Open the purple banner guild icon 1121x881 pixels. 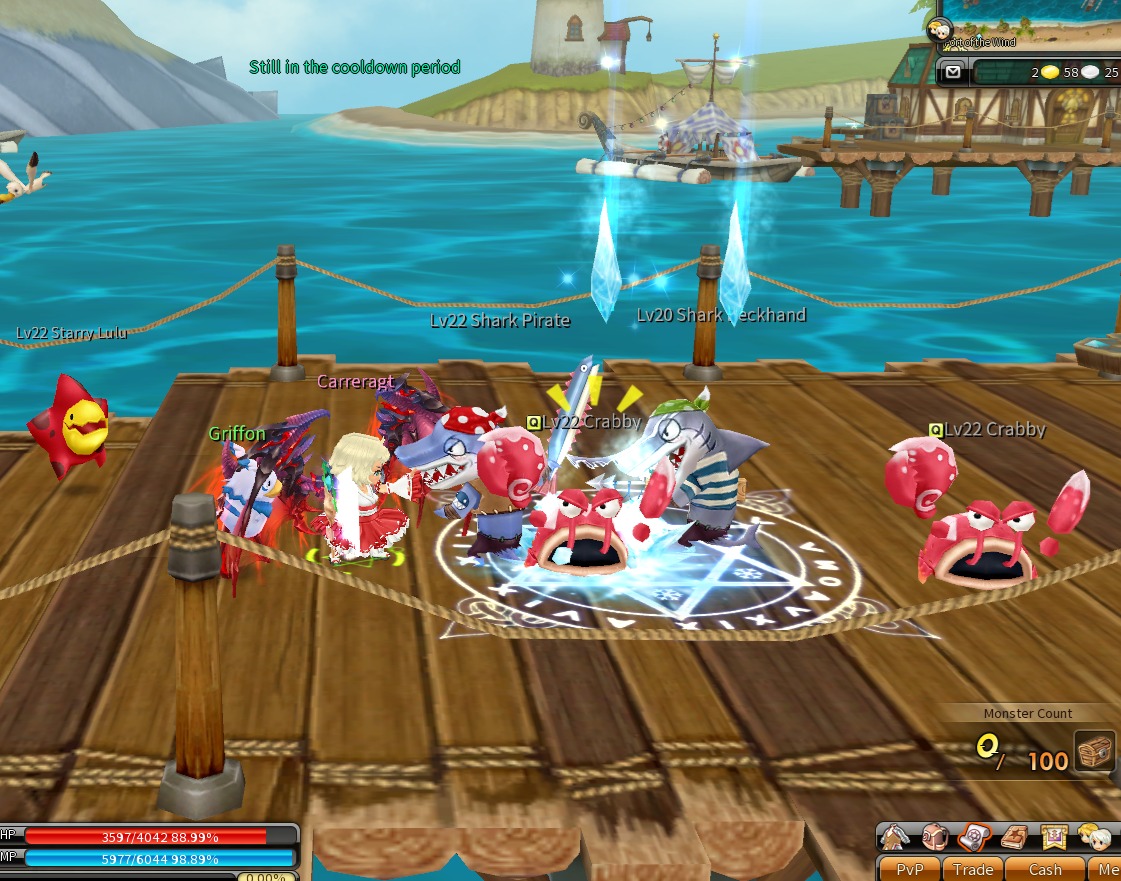click(x=1051, y=836)
